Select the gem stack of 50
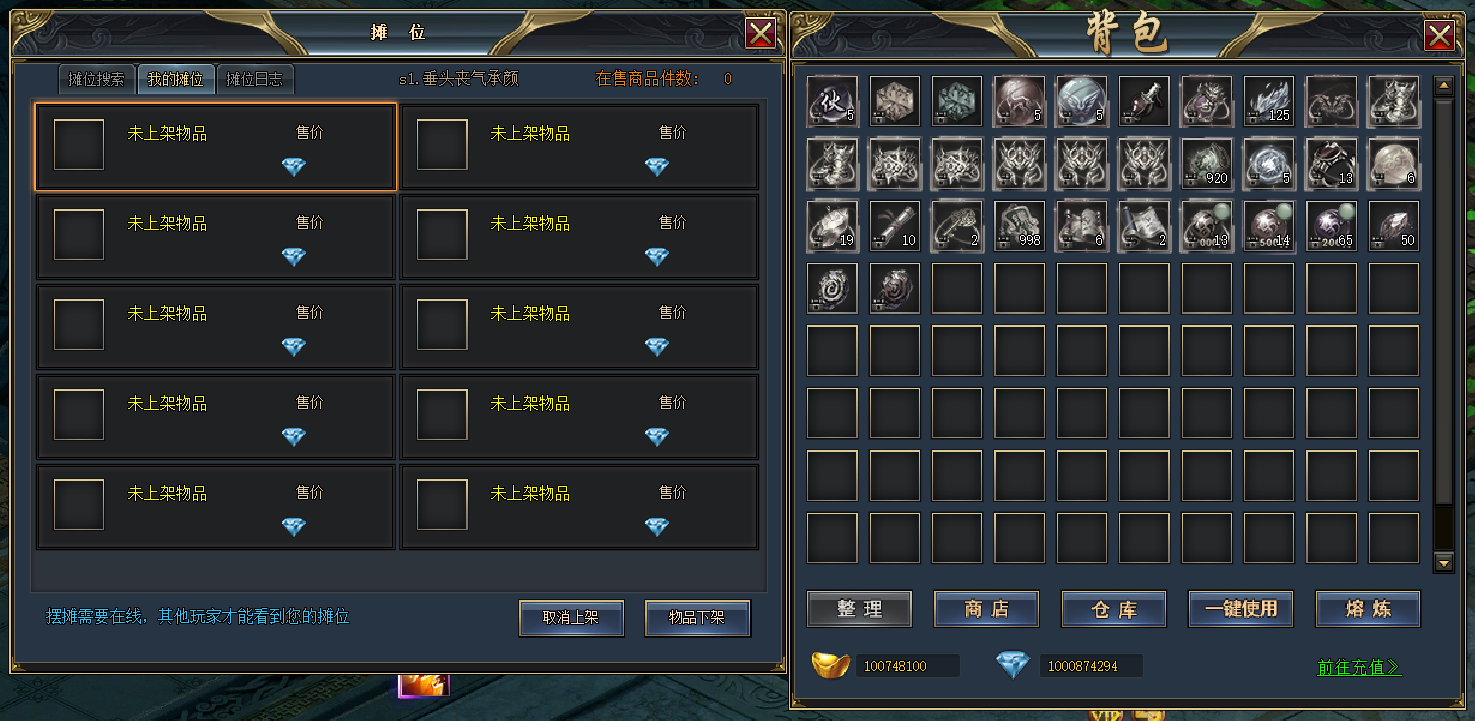Viewport: 1475px width, 721px height. [x=1394, y=225]
